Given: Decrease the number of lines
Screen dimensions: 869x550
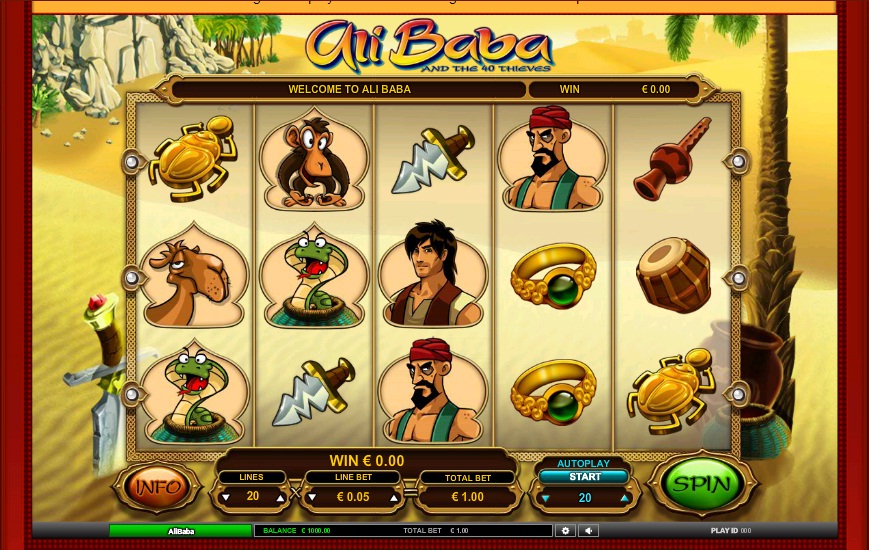Looking at the screenshot, I should click(x=225, y=497).
